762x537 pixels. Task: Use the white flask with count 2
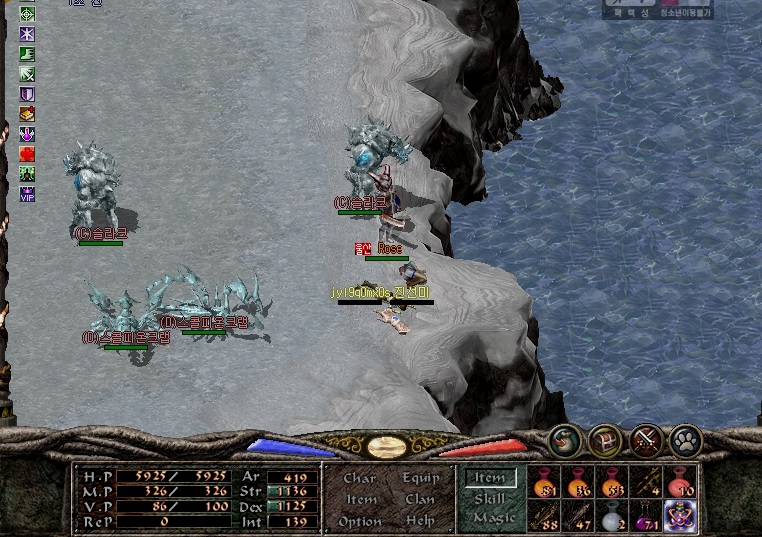[612, 516]
